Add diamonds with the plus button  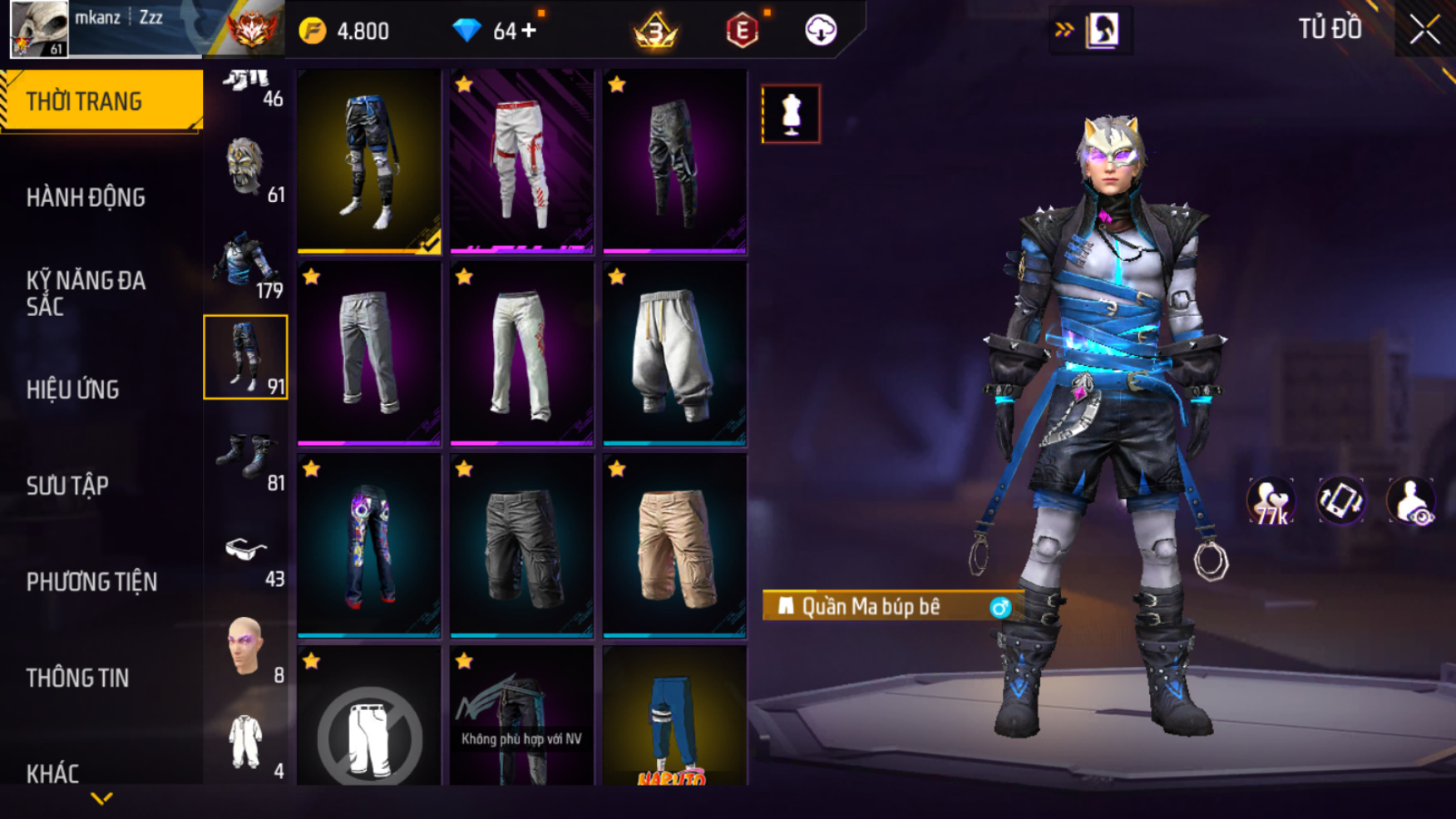pos(529,32)
